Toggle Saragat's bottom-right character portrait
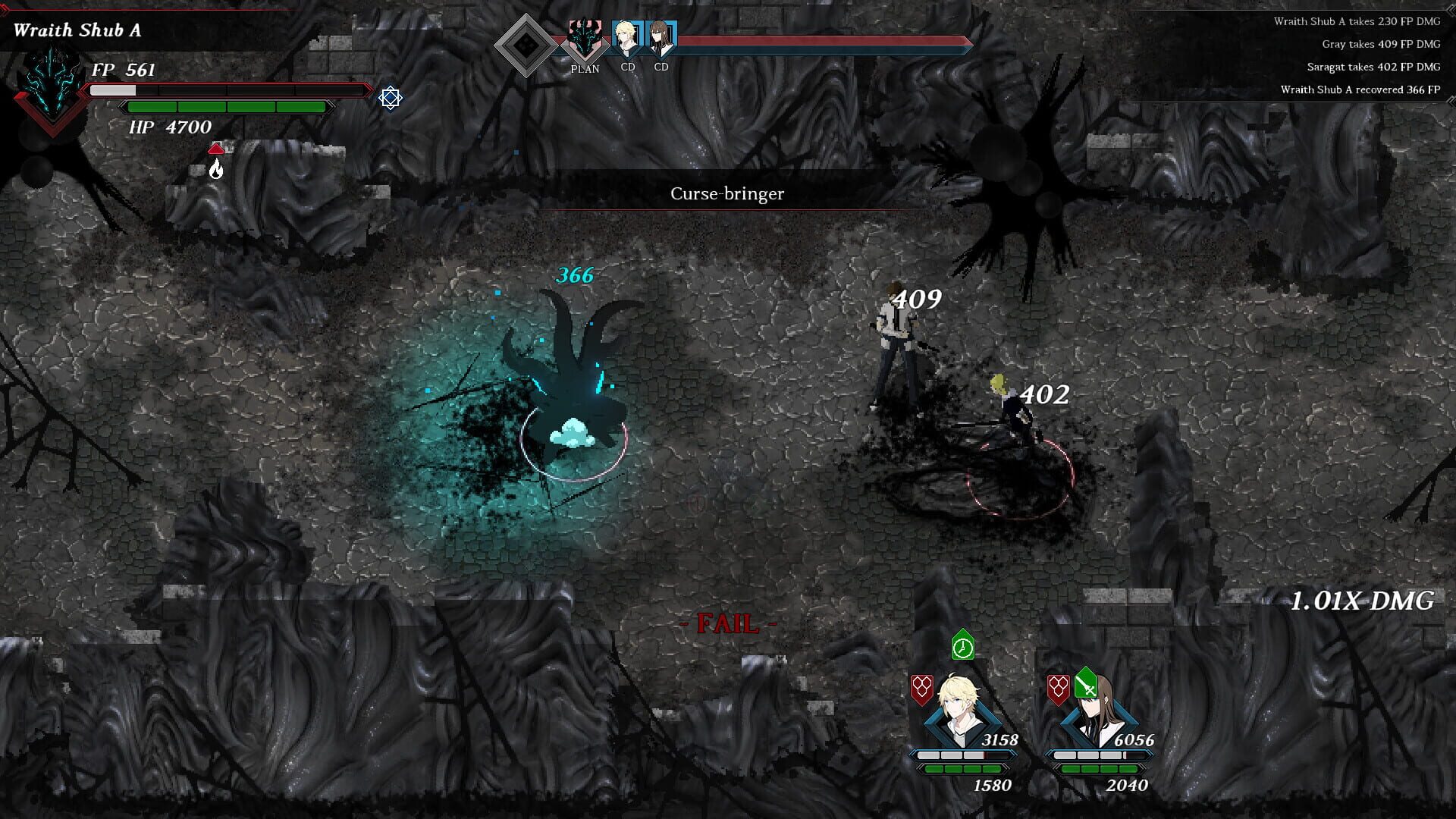The height and width of the screenshot is (819, 1456). (1095, 713)
